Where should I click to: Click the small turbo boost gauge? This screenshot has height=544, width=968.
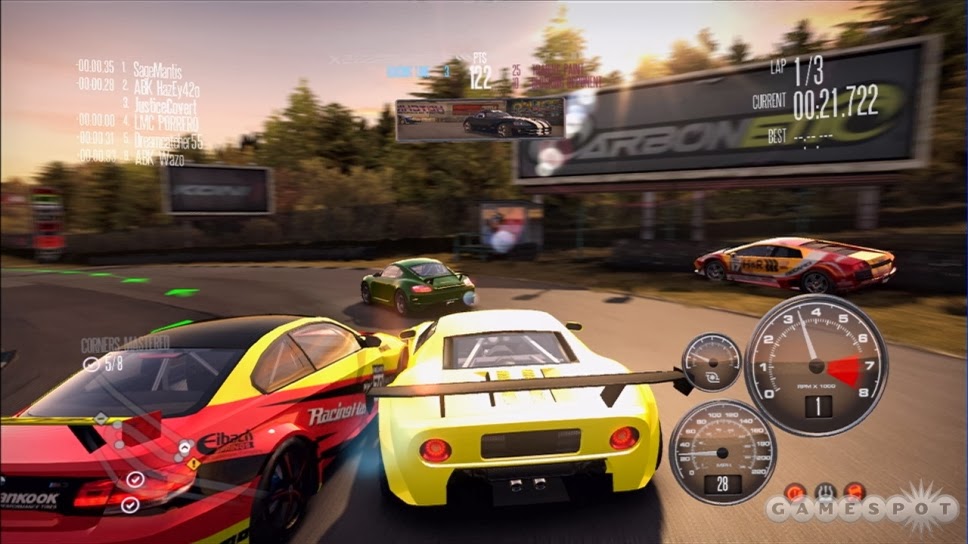[x=711, y=362]
